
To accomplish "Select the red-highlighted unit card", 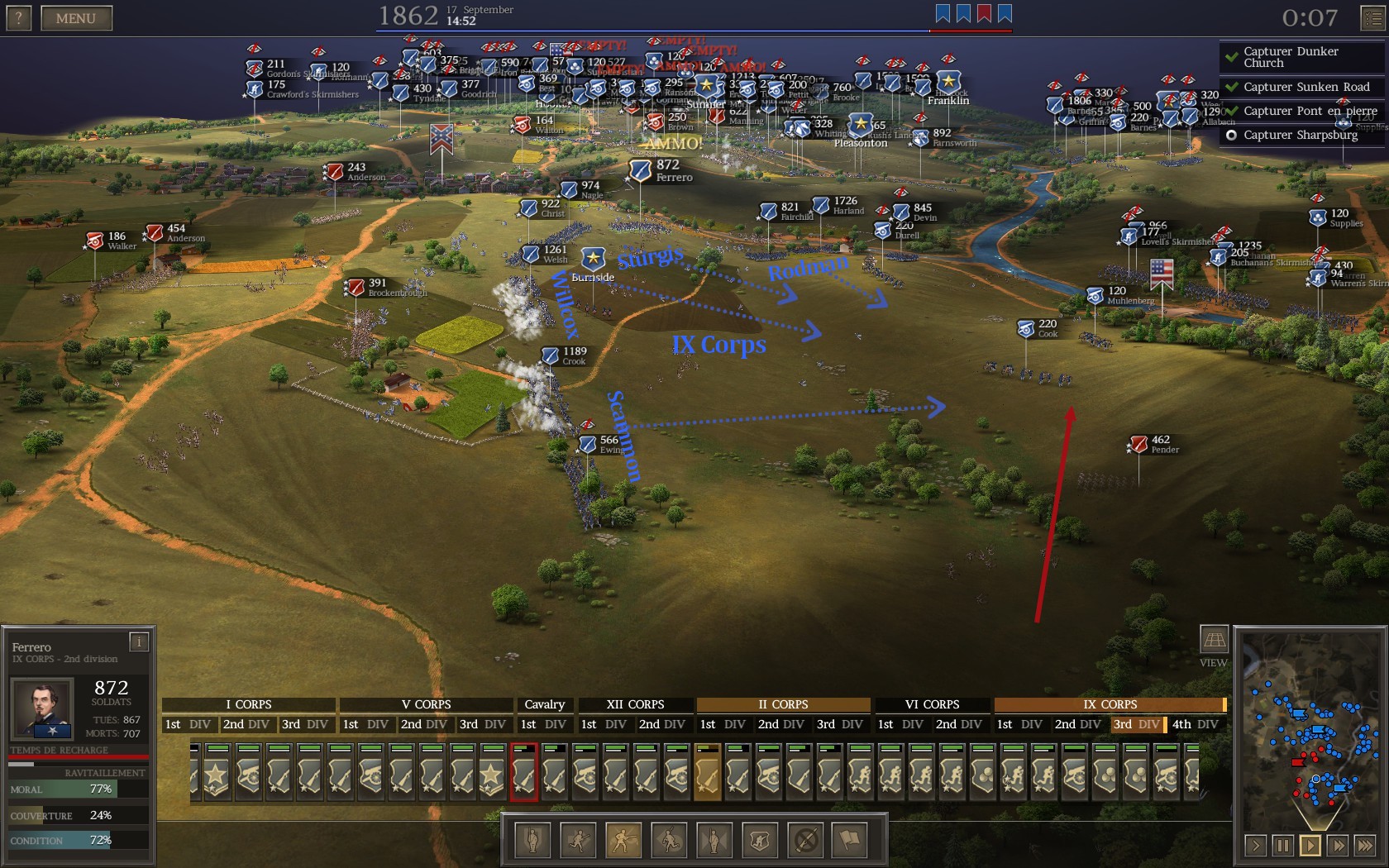I will [523, 773].
